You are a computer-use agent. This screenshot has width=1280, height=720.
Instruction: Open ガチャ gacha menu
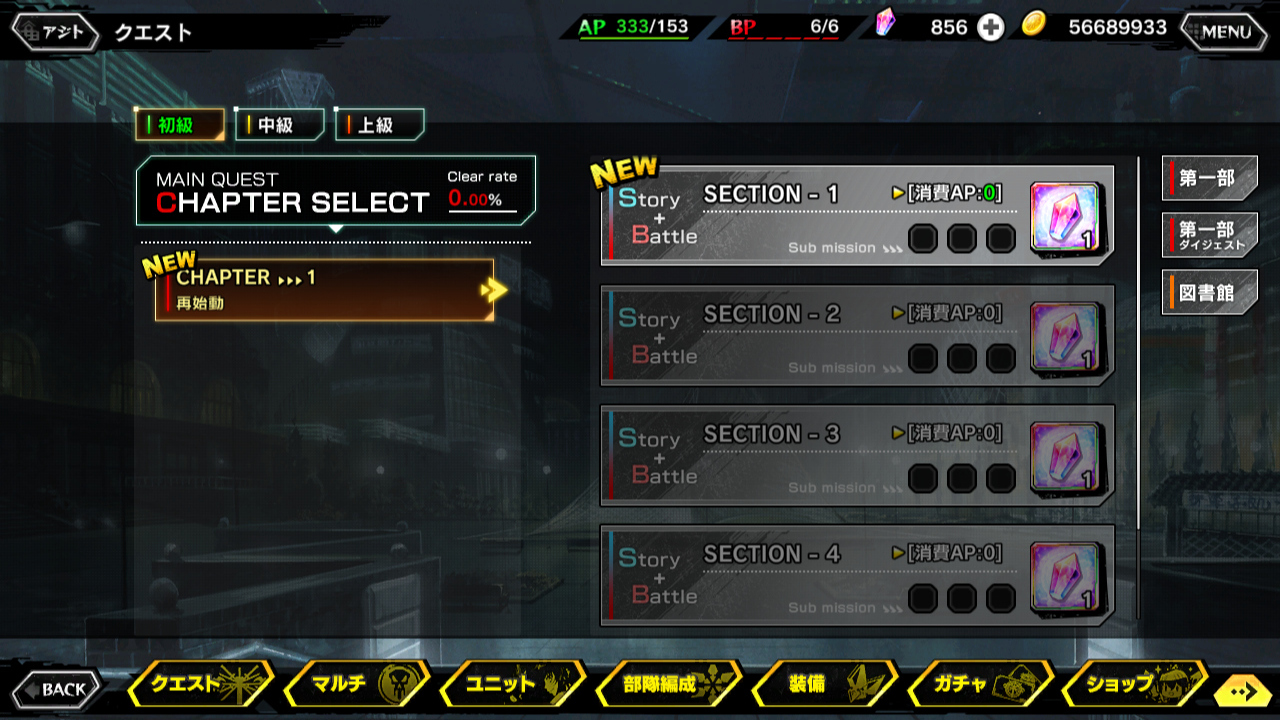(980, 685)
